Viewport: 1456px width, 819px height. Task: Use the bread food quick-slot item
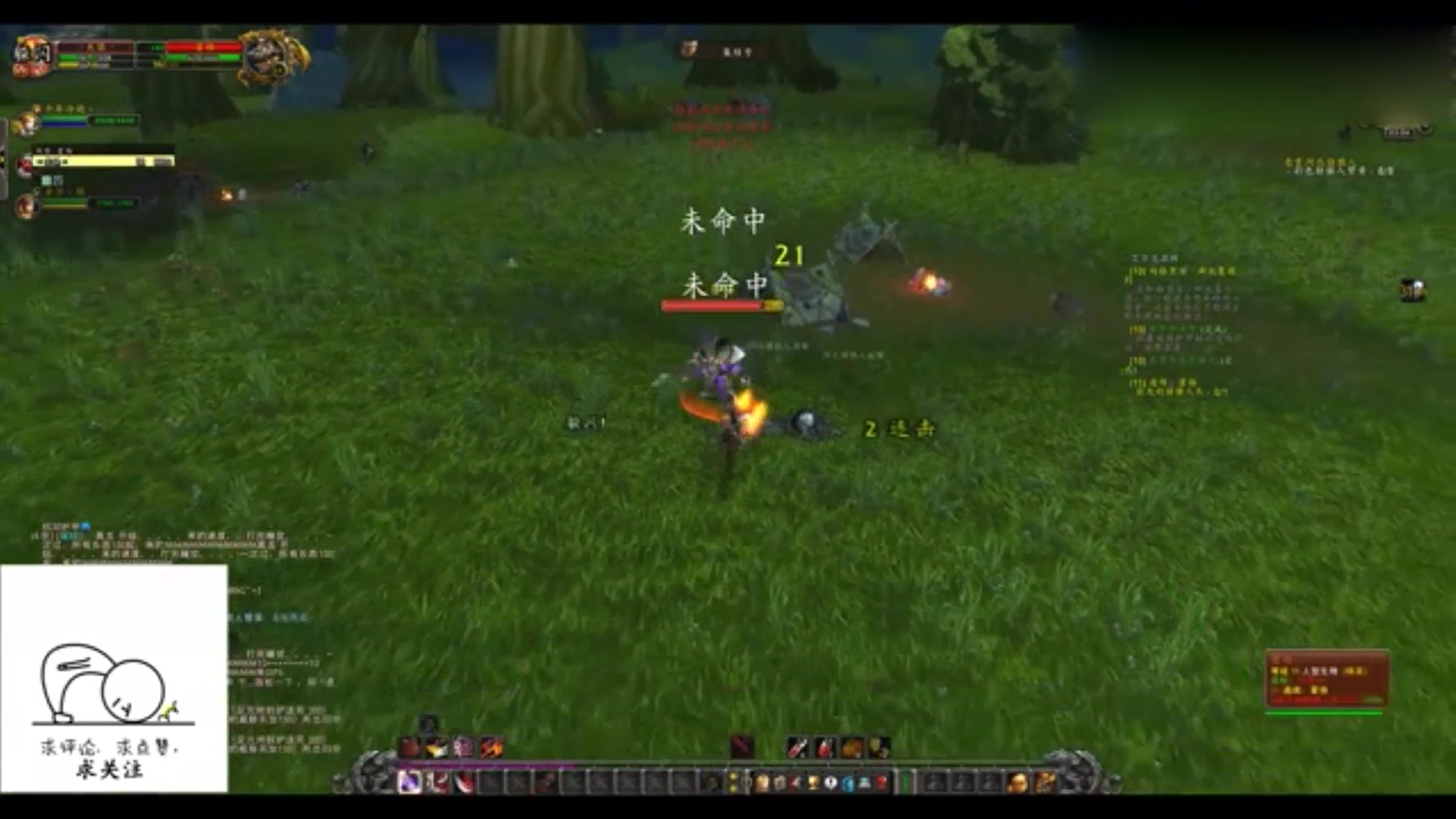coord(852,748)
